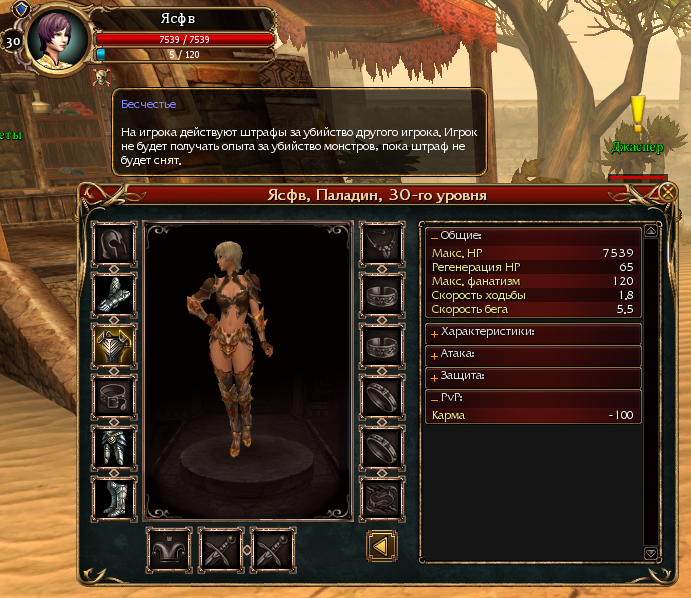The image size is (691, 598).
Task: Expand the Защита stats section
Action: tap(434, 377)
